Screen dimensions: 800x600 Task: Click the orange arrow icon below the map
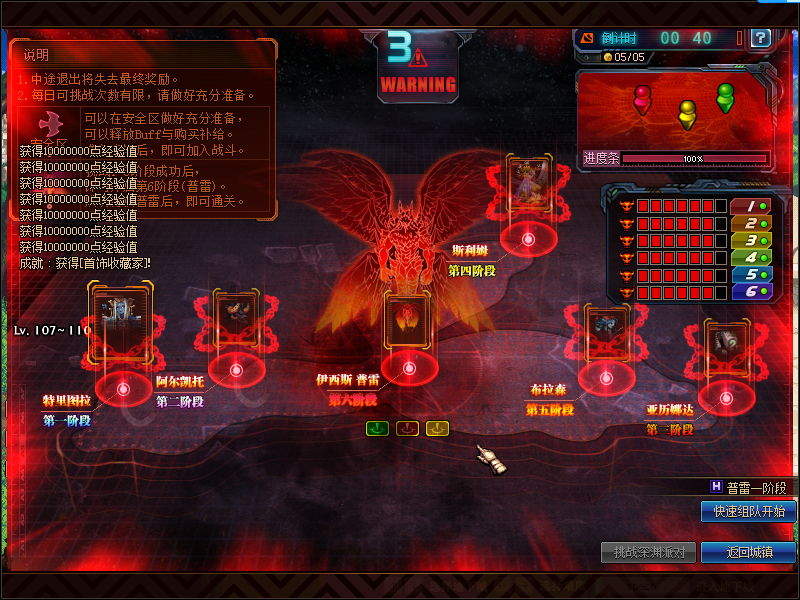pyautogui.click(x=407, y=428)
